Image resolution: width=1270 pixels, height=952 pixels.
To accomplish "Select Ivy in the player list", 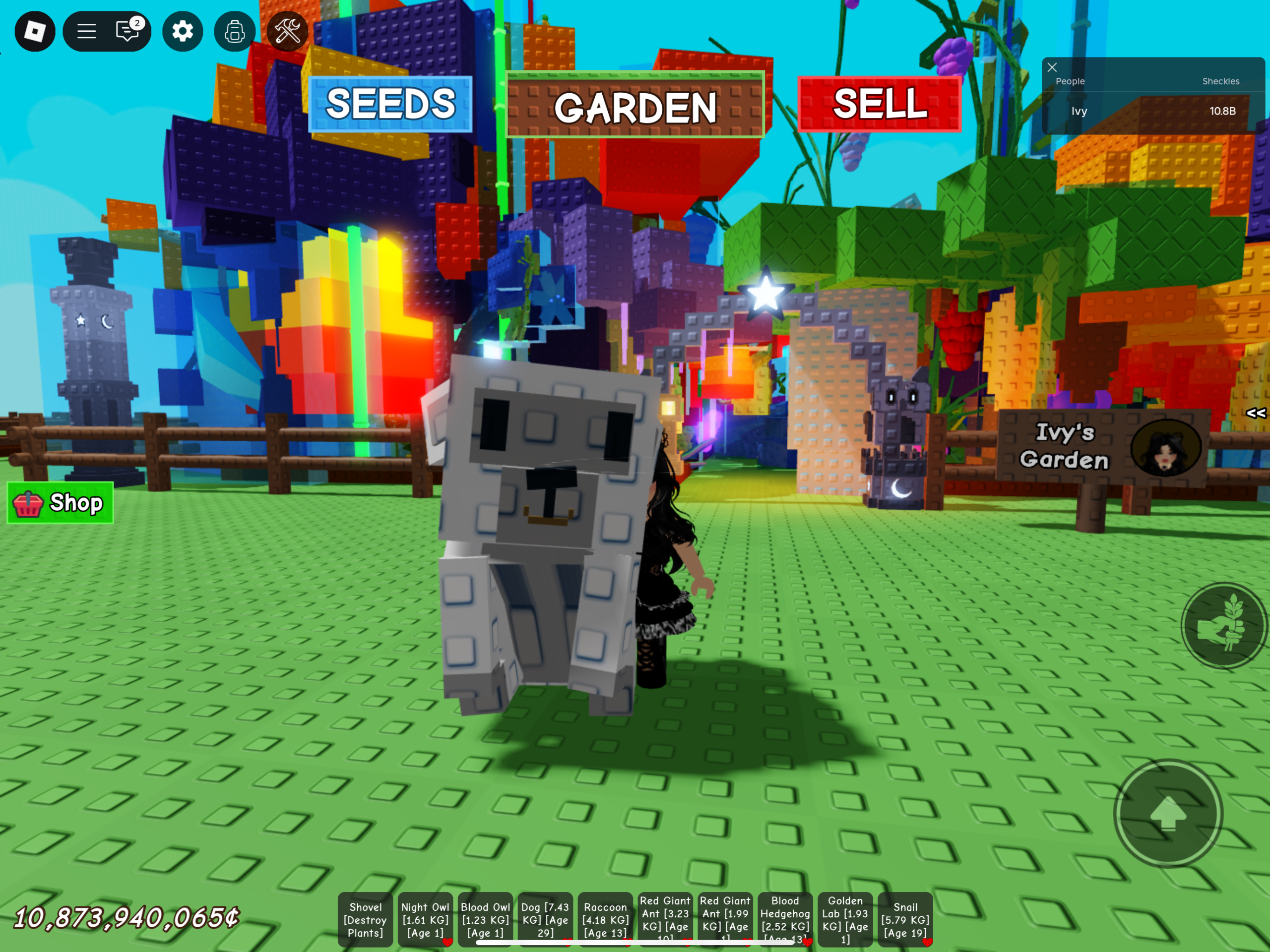I will pos(1079,112).
